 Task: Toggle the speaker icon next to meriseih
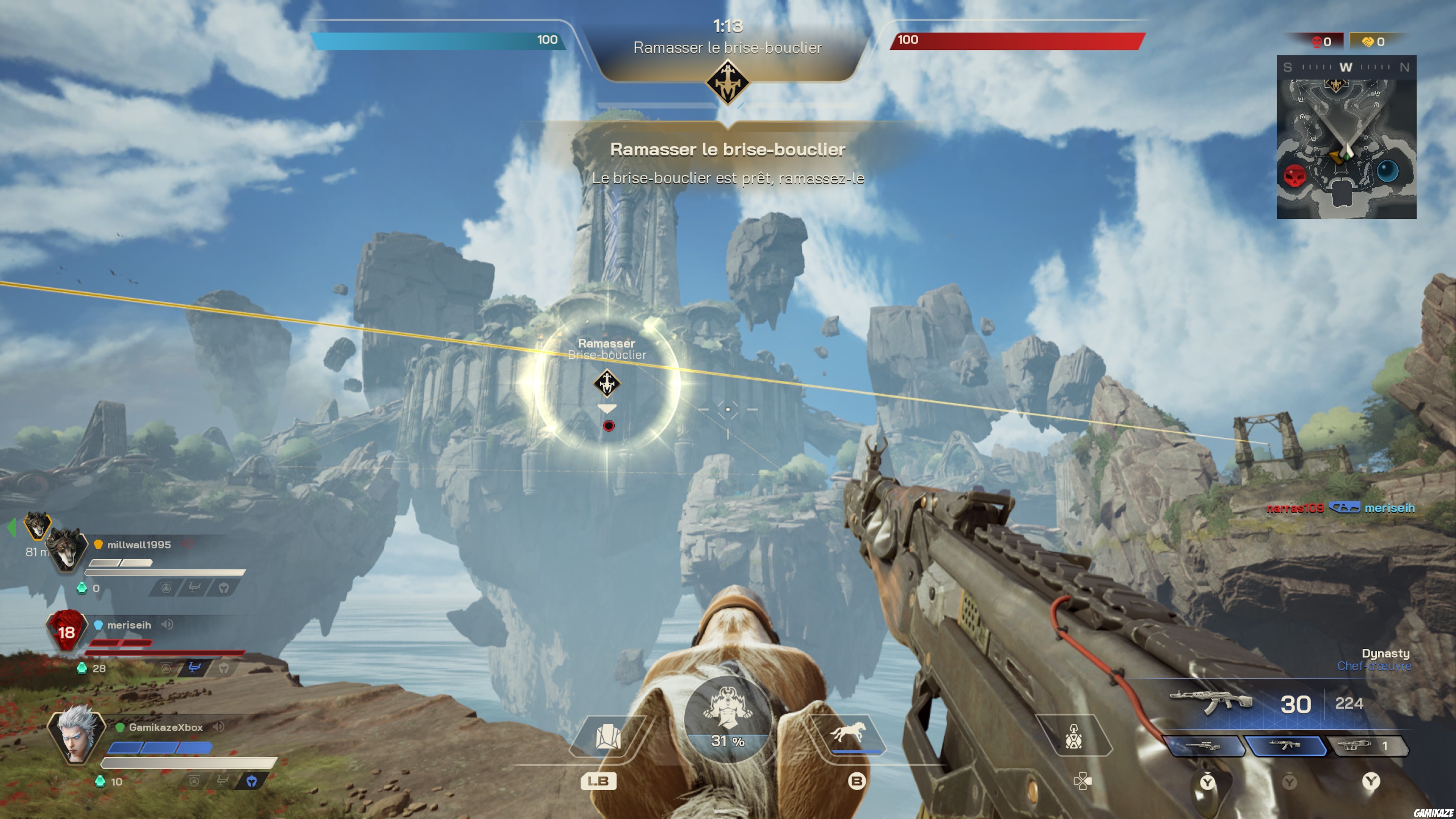pos(167,624)
